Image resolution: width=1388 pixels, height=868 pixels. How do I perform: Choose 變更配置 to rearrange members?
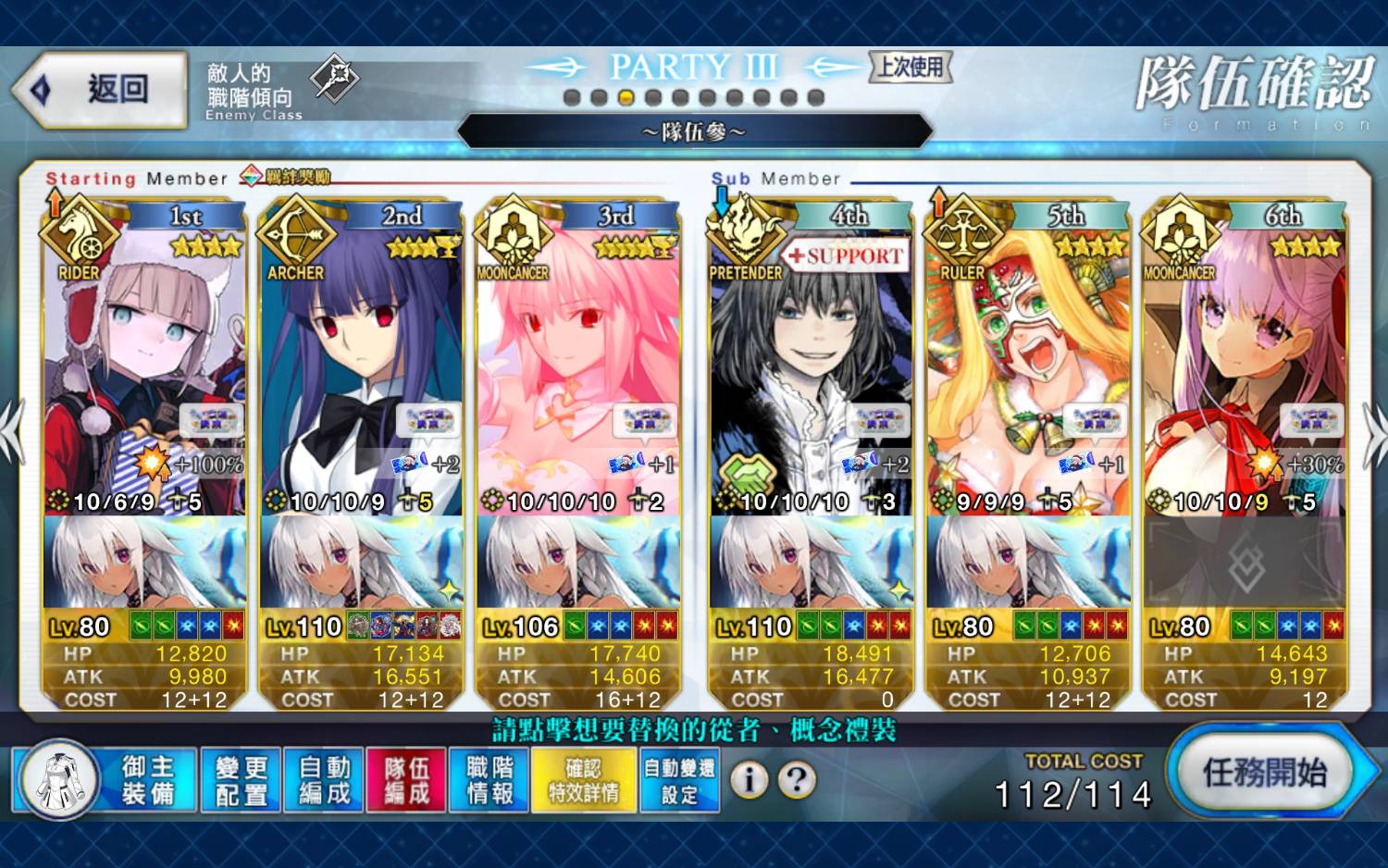[x=241, y=780]
